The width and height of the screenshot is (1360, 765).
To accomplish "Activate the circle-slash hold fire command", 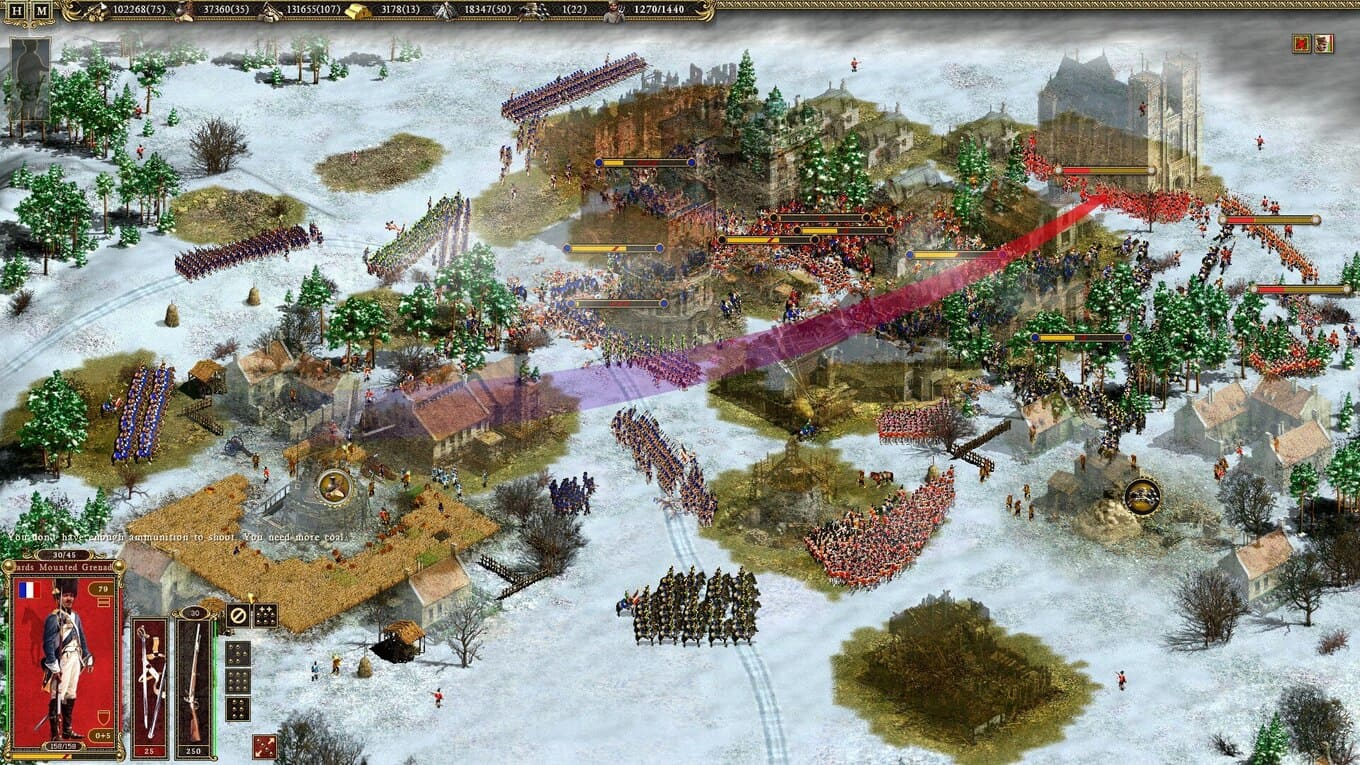I will point(238,616).
